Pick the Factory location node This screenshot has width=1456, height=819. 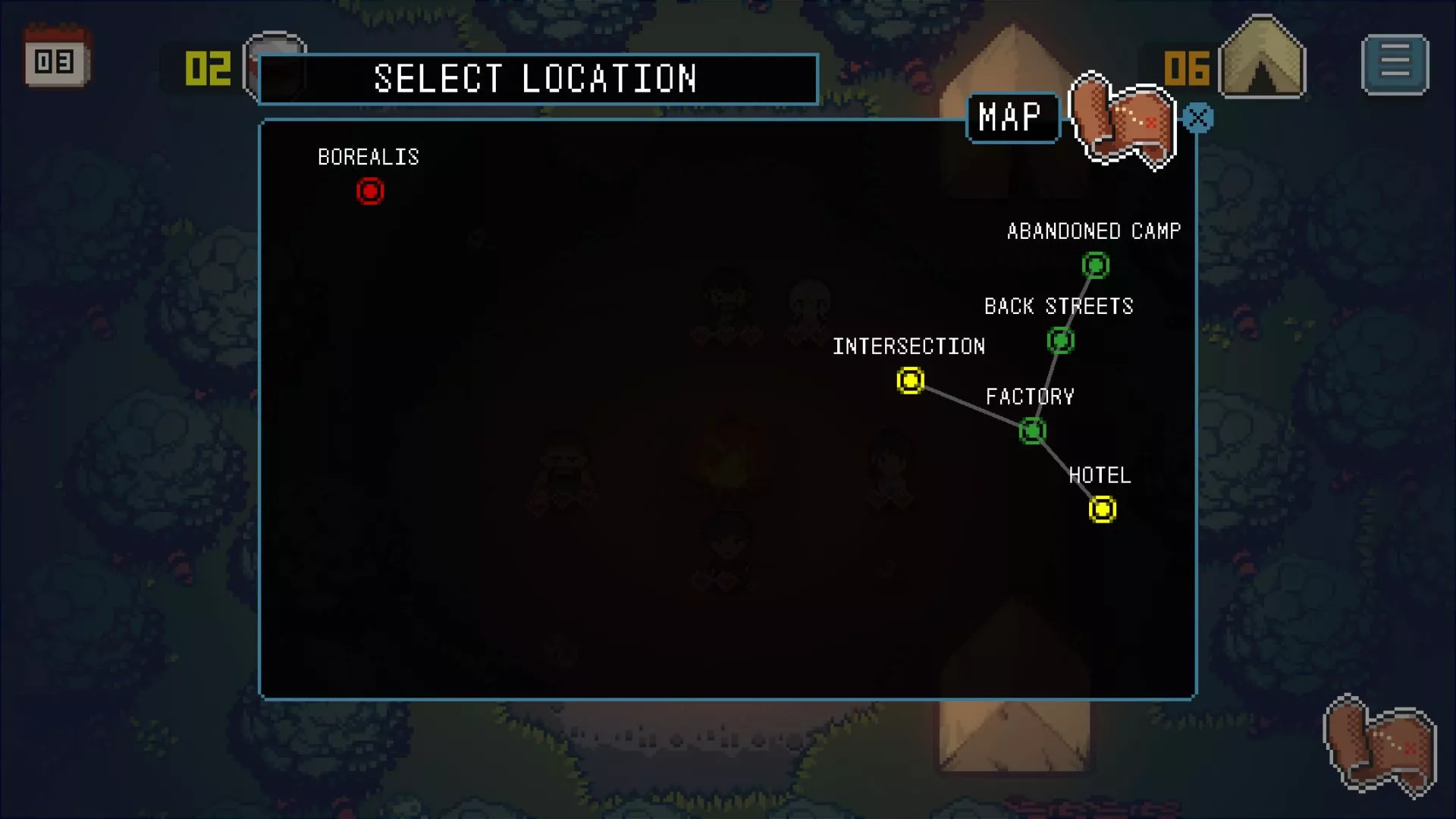[1032, 431]
